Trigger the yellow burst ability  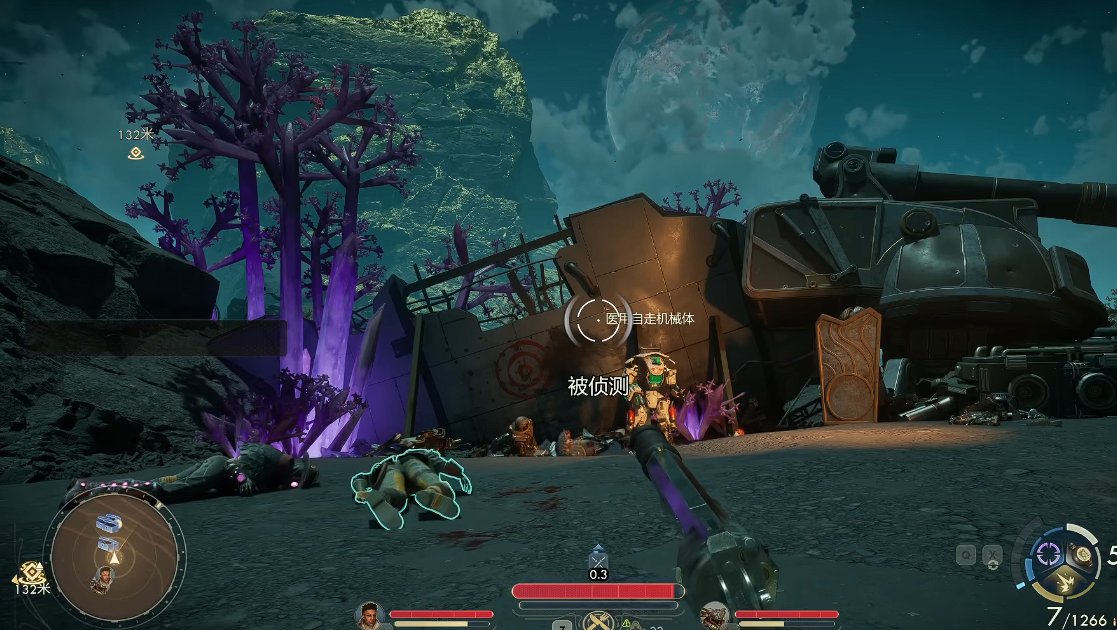coord(1065,583)
